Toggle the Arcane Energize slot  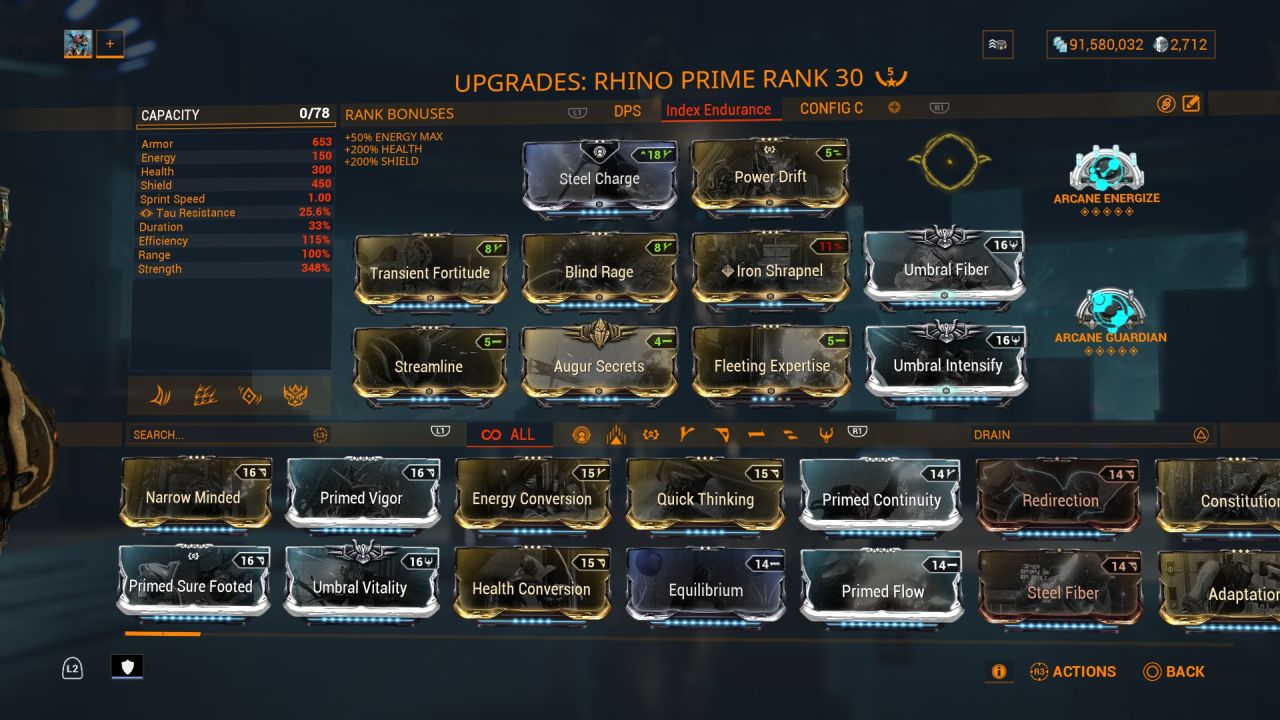(1106, 172)
